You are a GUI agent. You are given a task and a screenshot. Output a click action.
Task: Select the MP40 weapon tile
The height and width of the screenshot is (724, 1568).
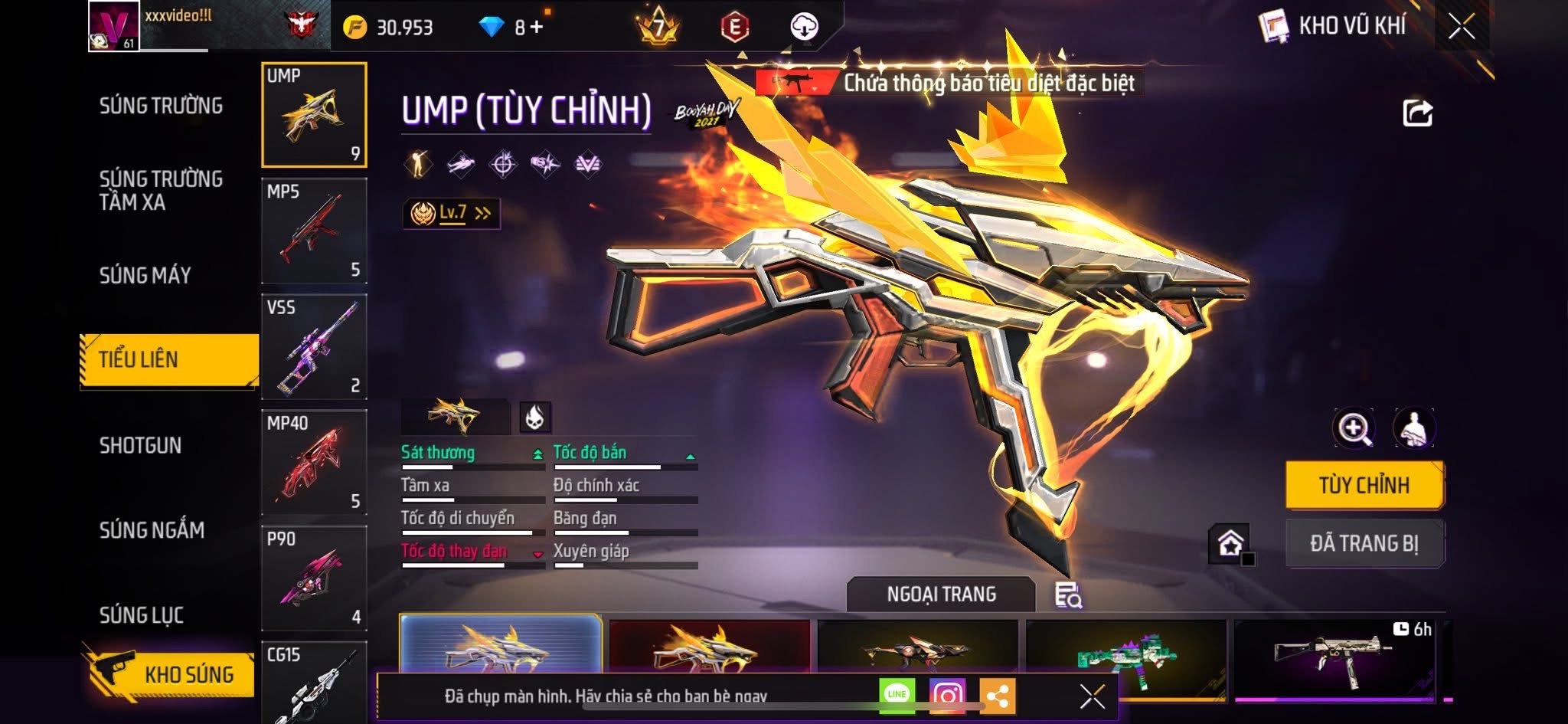(314, 463)
